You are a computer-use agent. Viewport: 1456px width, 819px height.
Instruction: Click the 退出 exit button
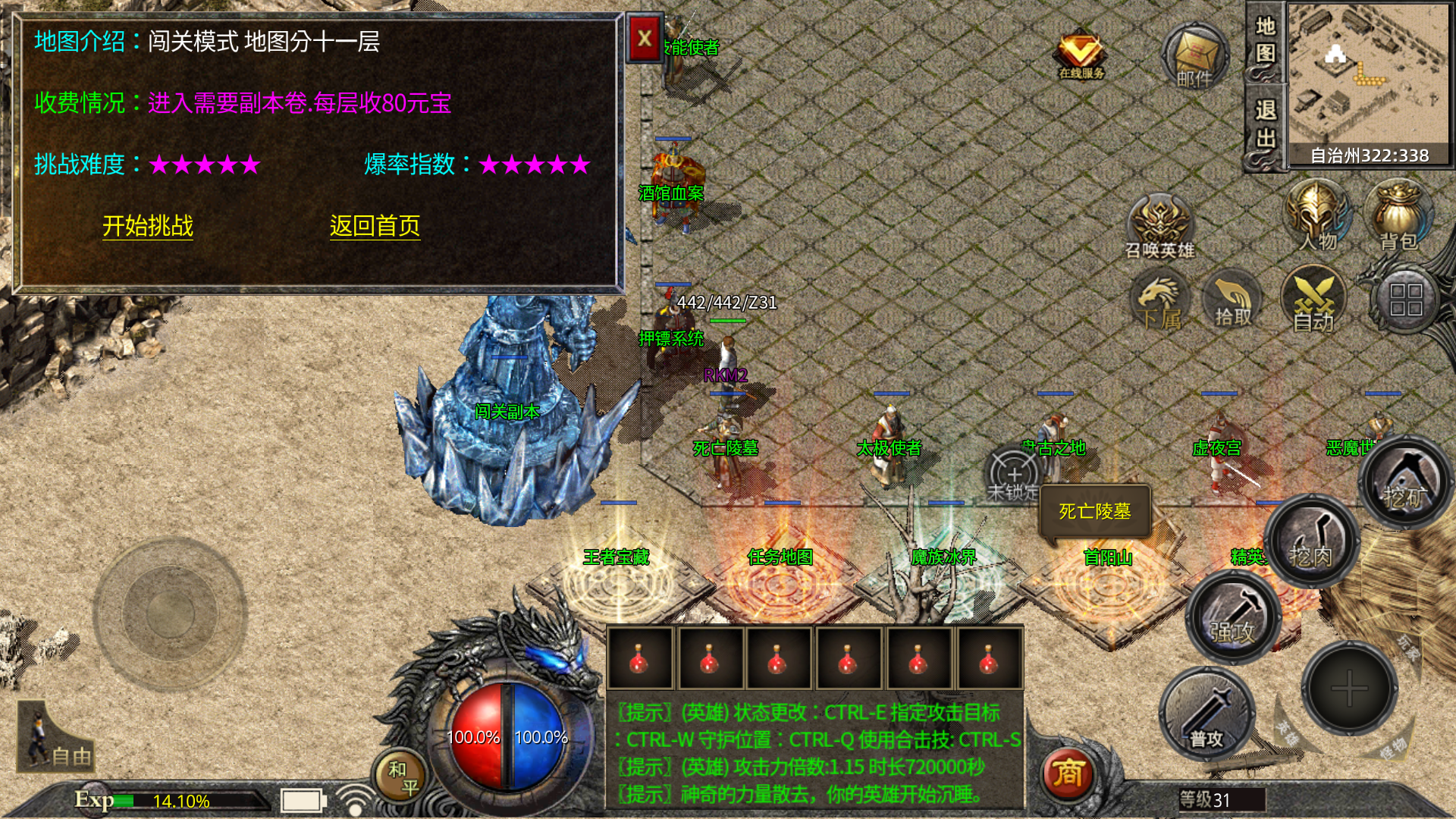(1265, 125)
